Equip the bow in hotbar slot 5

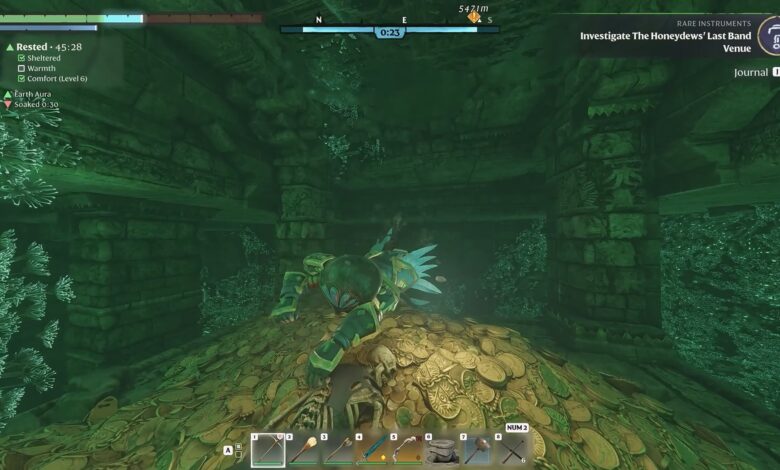(408, 450)
